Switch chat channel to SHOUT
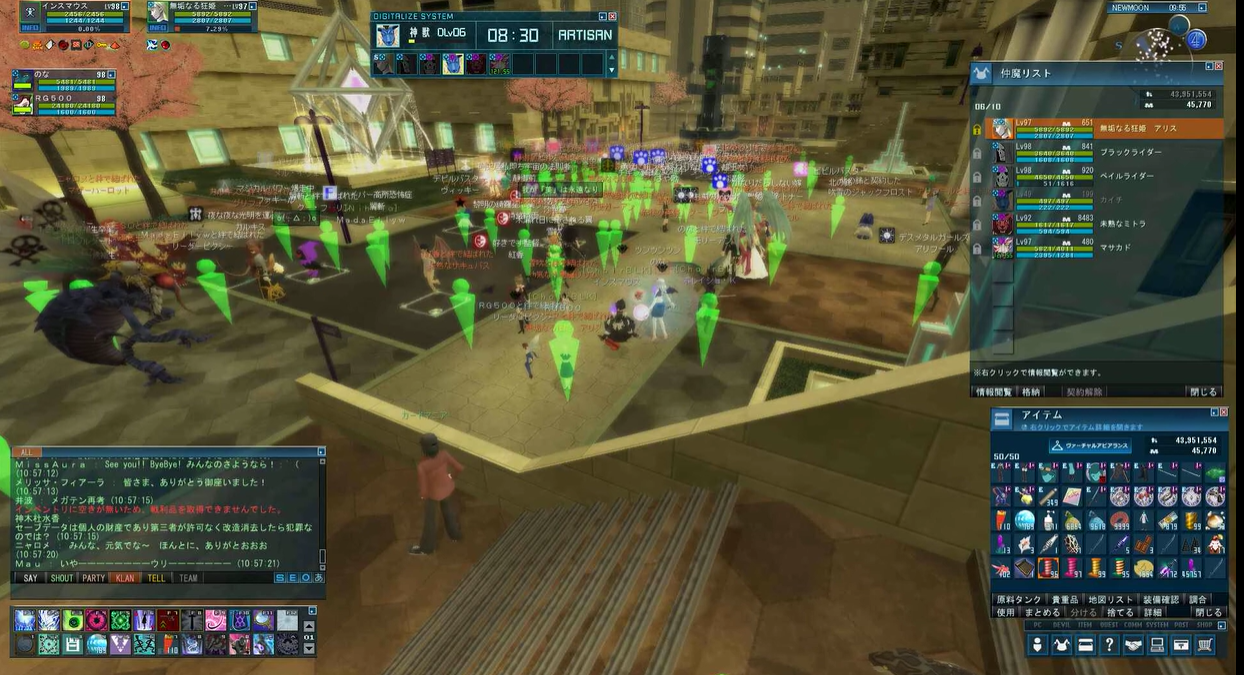1244x675 pixels. [62, 578]
